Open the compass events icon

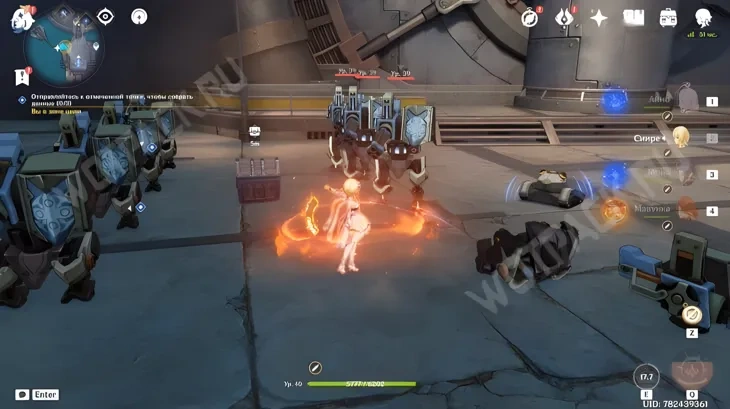click(530, 17)
